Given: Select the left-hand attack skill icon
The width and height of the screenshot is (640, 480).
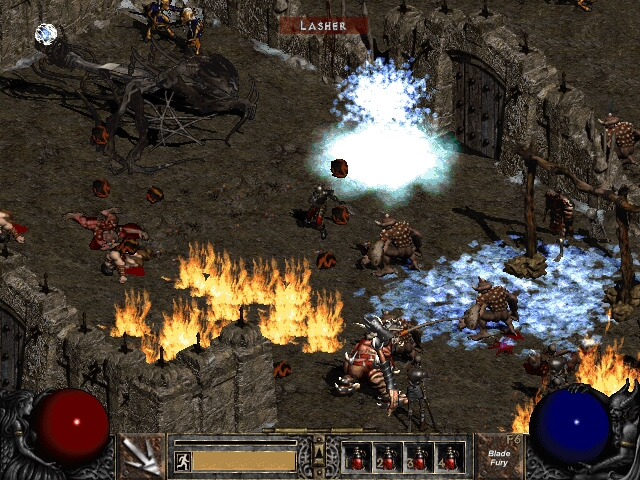Looking at the screenshot, I should [x=140, y=456].
